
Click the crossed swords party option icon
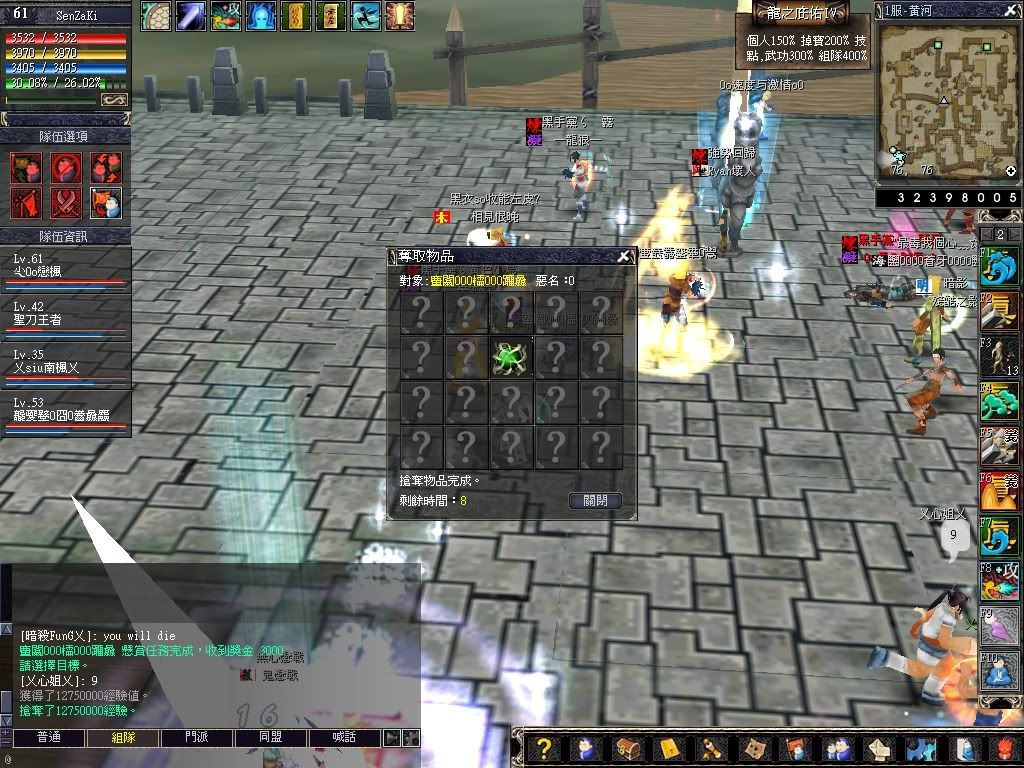pyautogui.click(x=66, y=203)
